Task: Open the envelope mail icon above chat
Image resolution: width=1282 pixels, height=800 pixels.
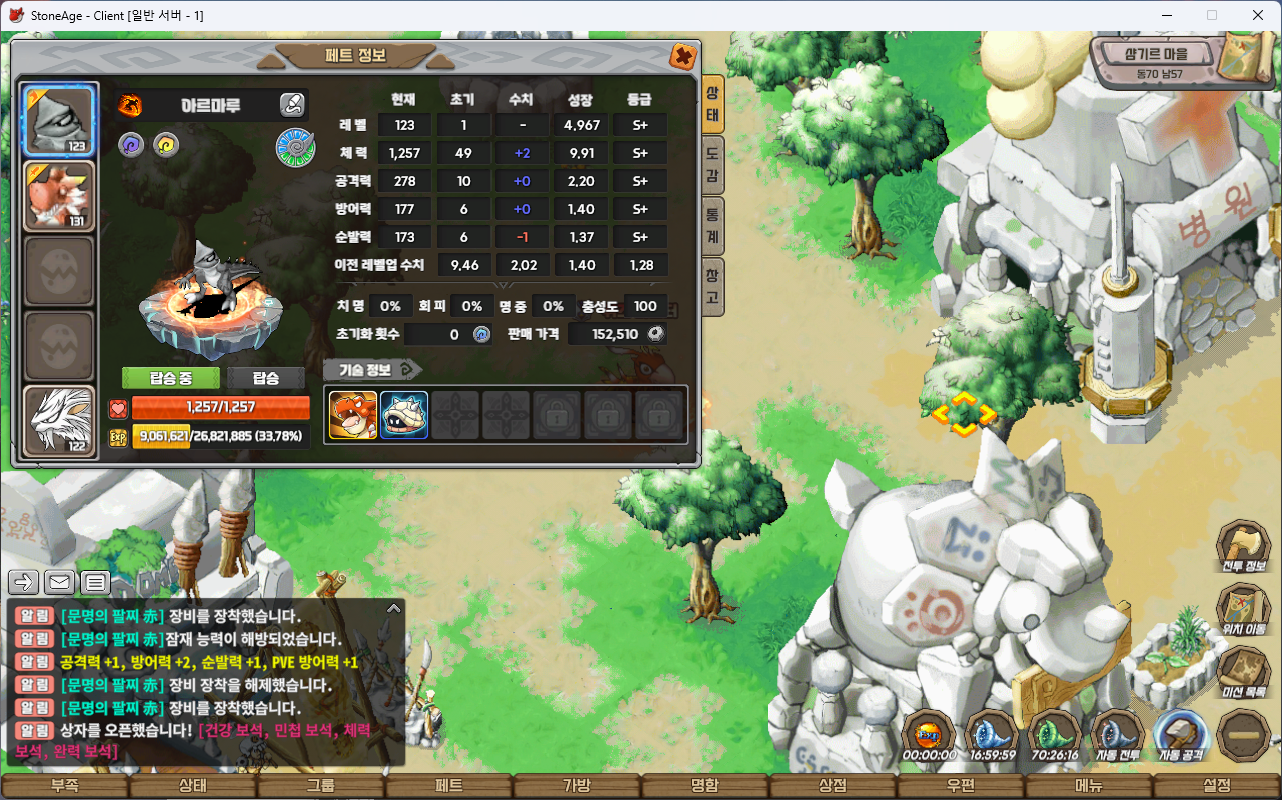Action: [59, 581]
